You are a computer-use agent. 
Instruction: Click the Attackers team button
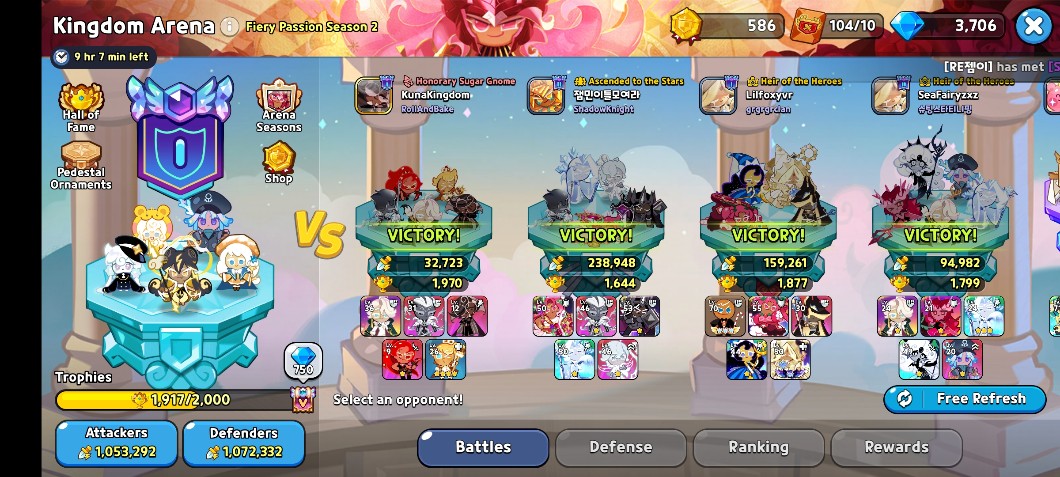116,443
